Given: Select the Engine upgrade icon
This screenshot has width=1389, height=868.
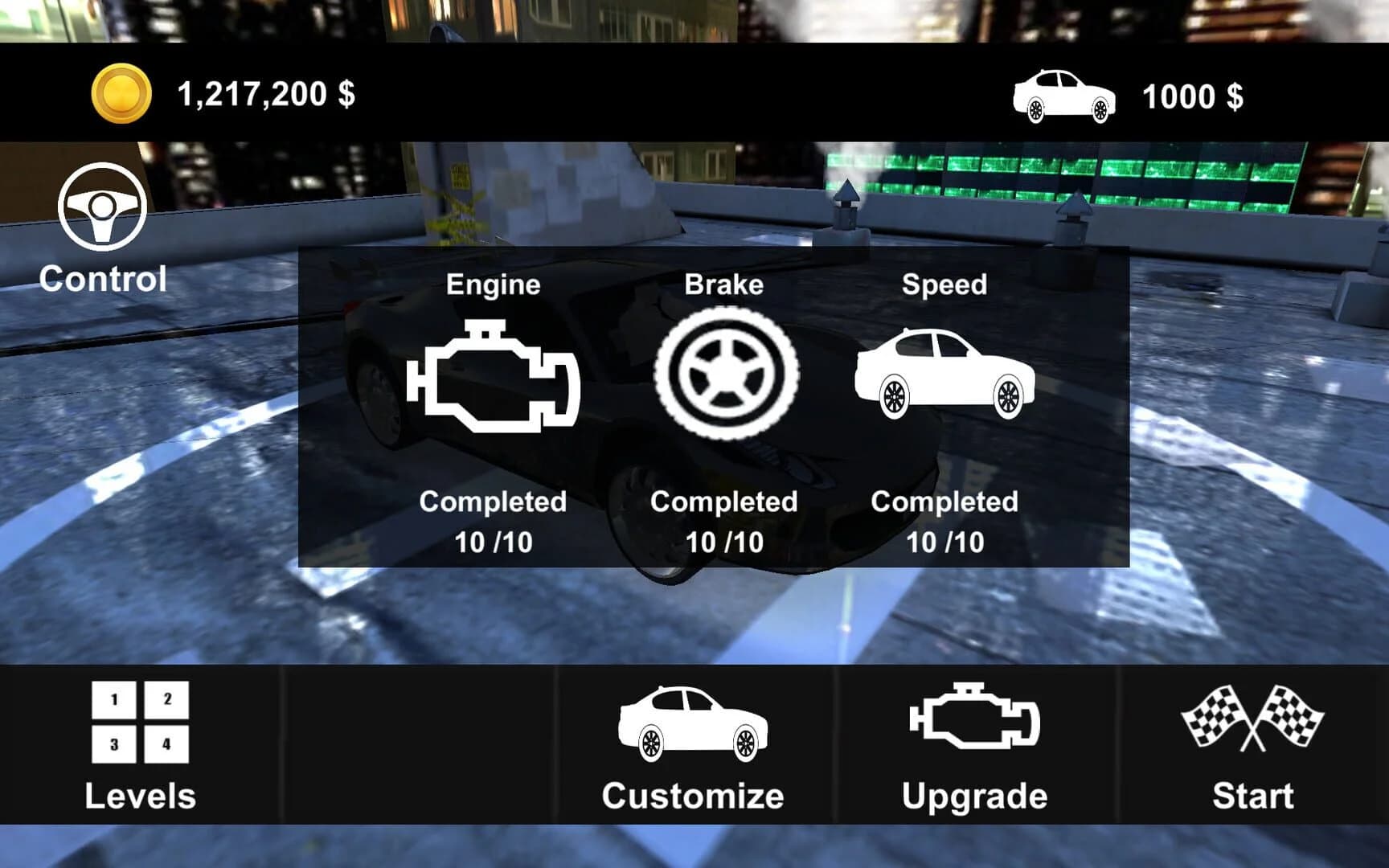Looking at the screenshot, I should [494, 375].
